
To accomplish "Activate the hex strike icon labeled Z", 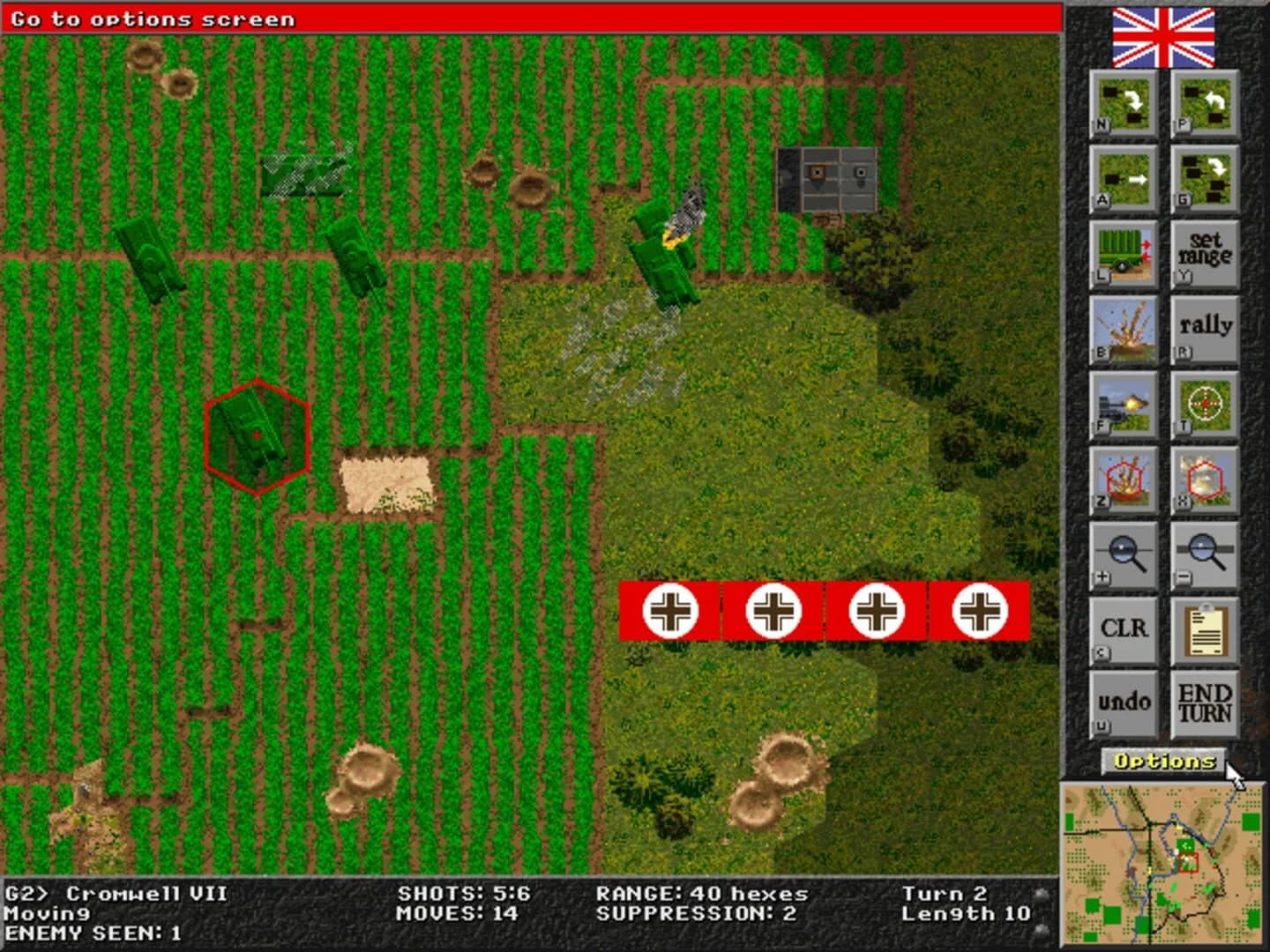I will 1124,480.
